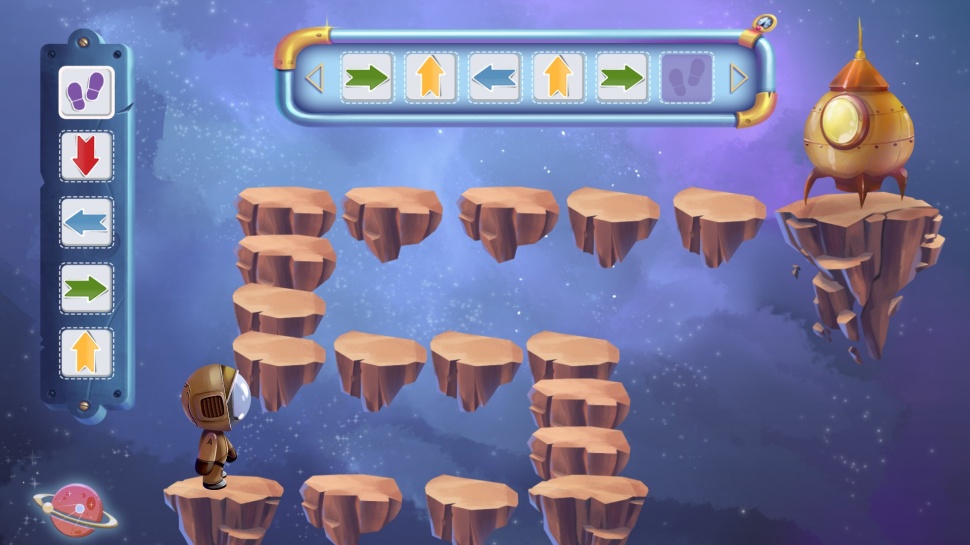Choose the red down arrow command
Screen dimensions: 970x545
click(86, 157)
